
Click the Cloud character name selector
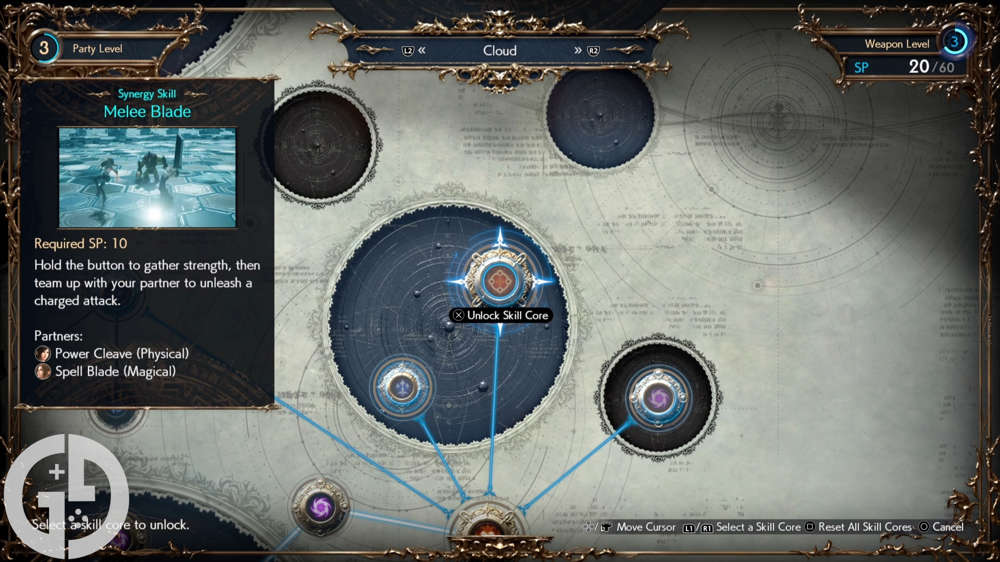(499, 50)
